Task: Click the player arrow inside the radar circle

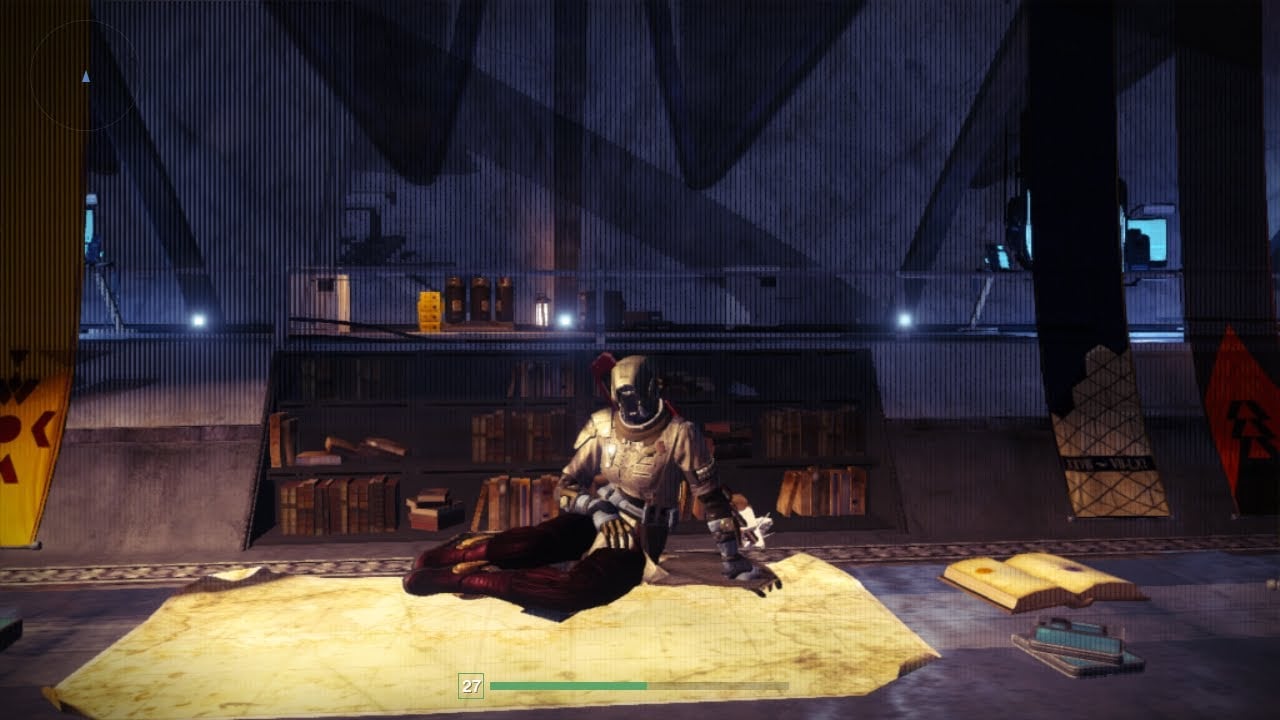Action: coord(85,75)
